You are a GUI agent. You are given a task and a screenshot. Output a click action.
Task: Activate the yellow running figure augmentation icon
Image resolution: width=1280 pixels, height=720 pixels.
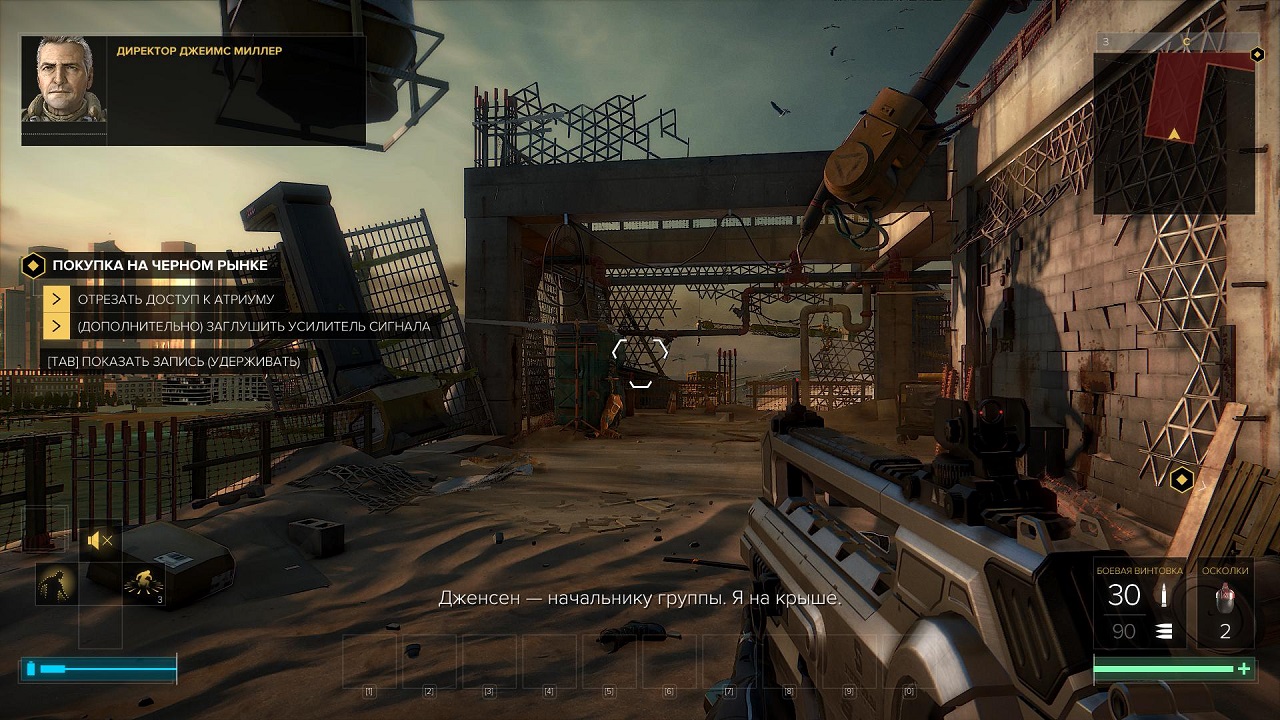pos(144,584)
